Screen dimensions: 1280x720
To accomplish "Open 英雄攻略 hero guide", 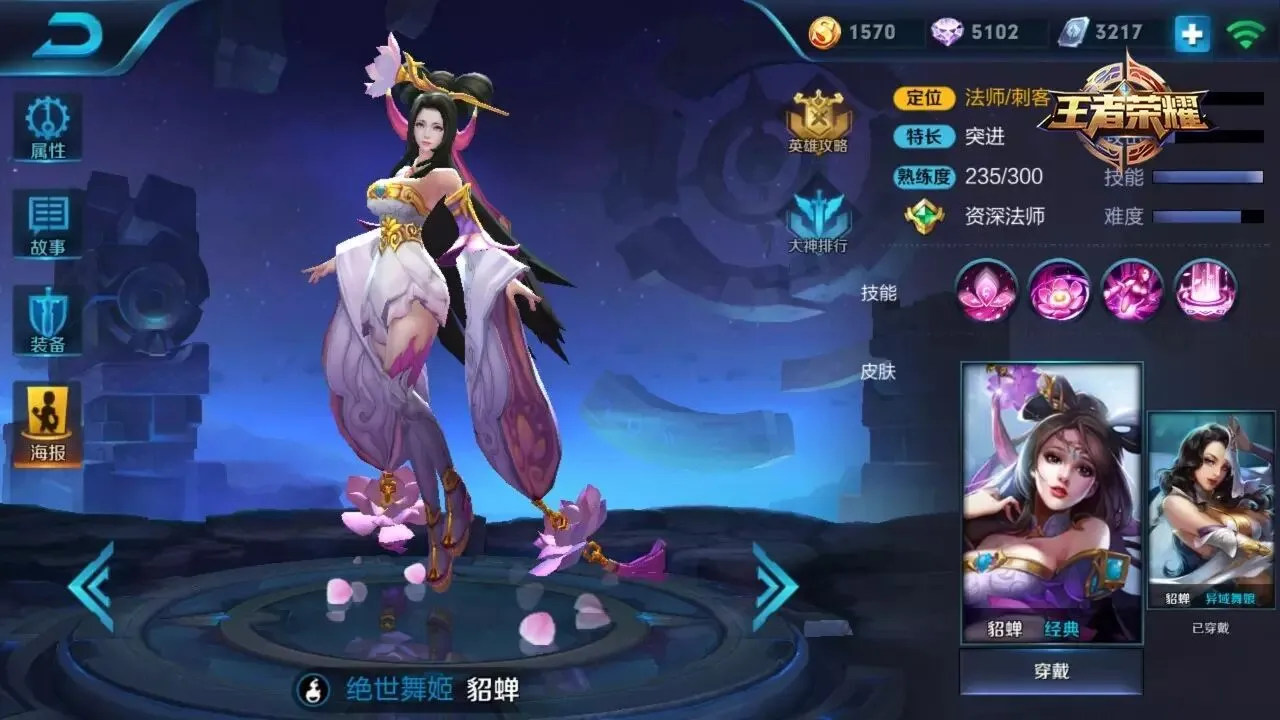I will (x=818, y=122).
